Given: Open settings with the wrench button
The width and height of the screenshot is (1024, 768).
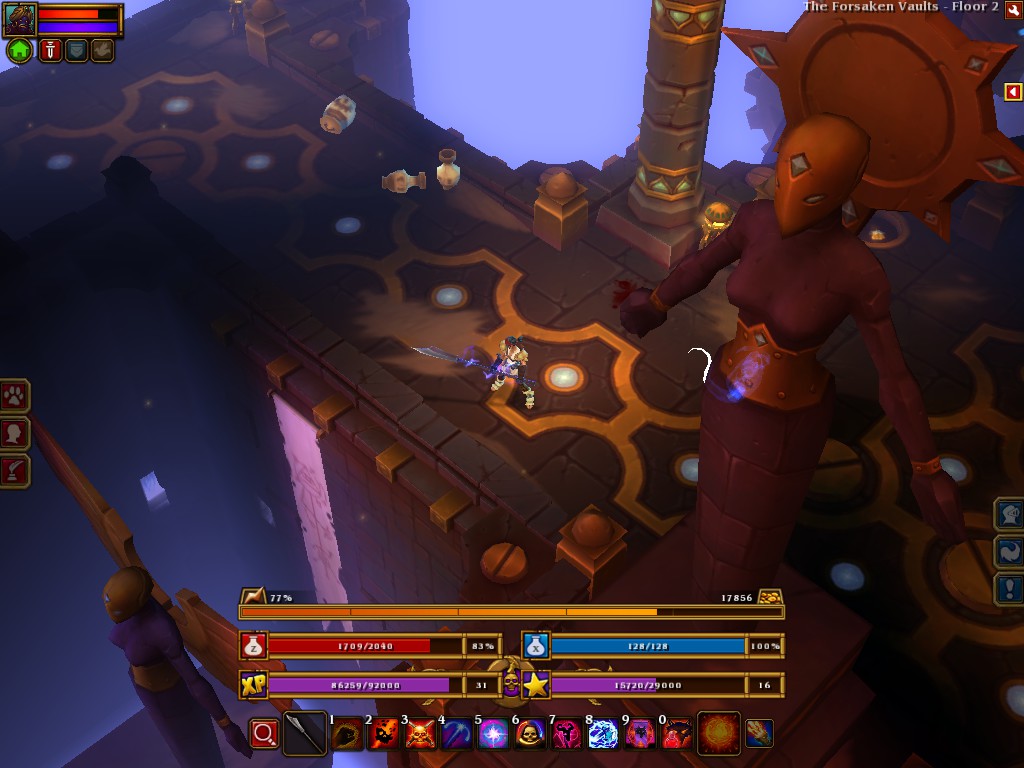Looking at the screenshot, I should pyautogui.click(x=1013, y=10).
